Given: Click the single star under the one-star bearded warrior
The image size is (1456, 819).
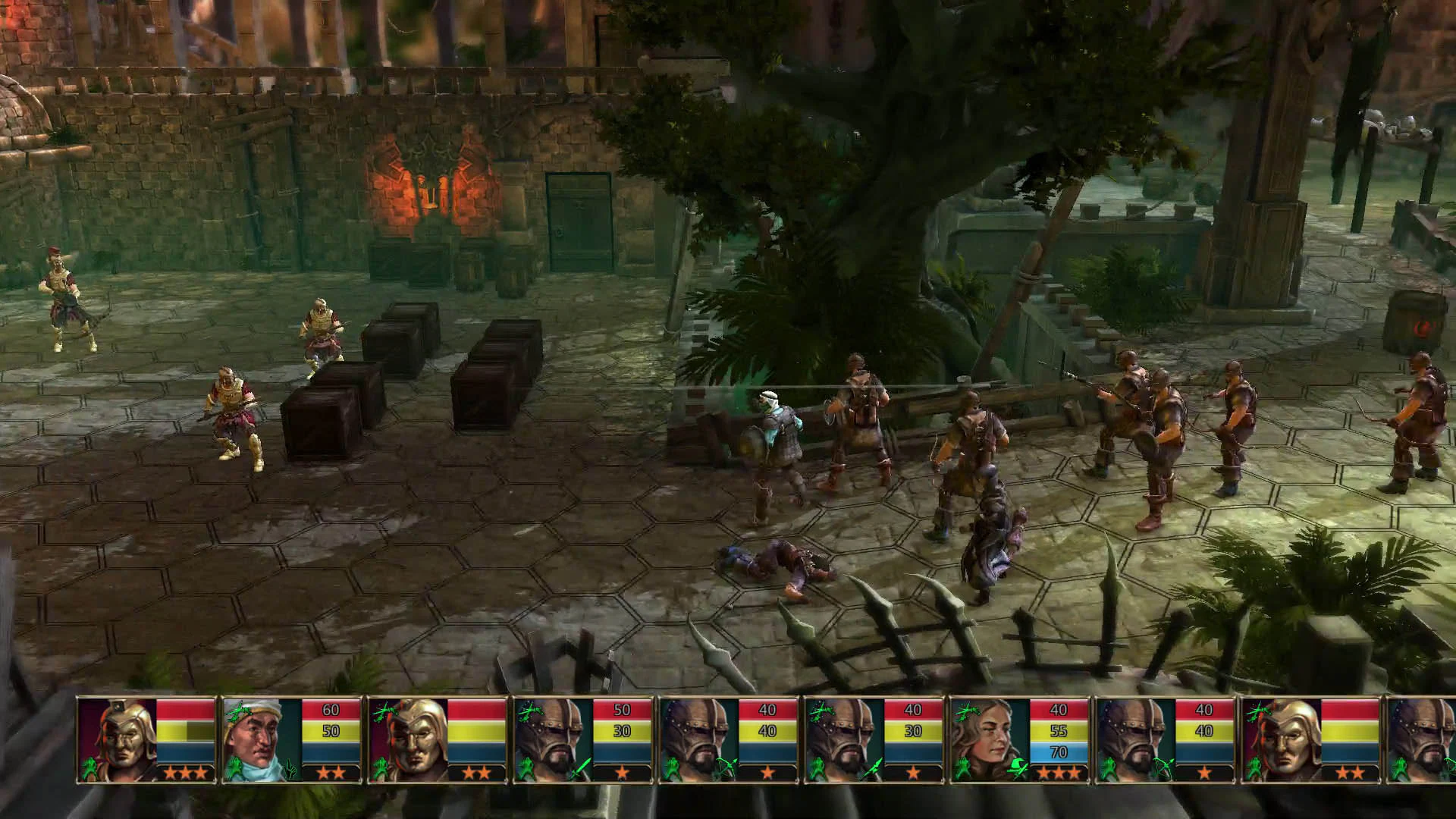Looking at the screenshot, I should click(x=915, y=772).
